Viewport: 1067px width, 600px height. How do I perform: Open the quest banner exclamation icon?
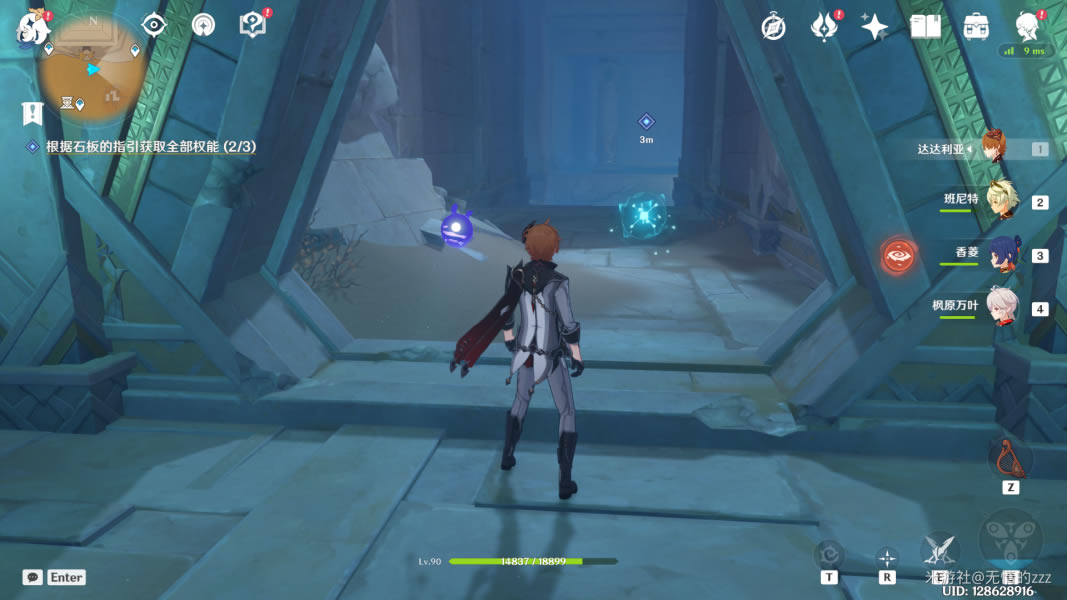click(33, 113)
